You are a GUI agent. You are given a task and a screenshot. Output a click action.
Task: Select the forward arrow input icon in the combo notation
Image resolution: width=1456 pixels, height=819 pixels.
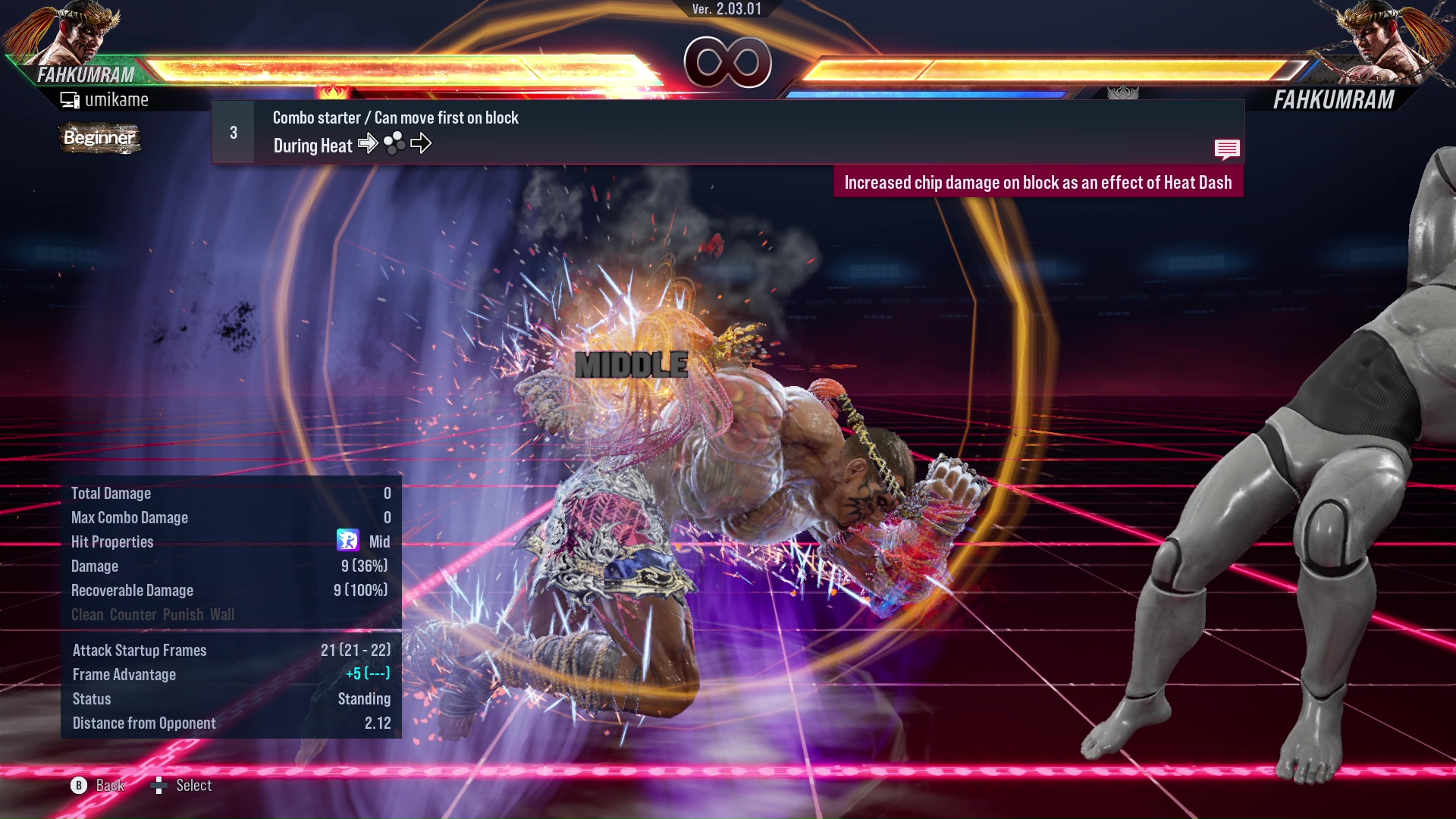[x=369, y=143]
